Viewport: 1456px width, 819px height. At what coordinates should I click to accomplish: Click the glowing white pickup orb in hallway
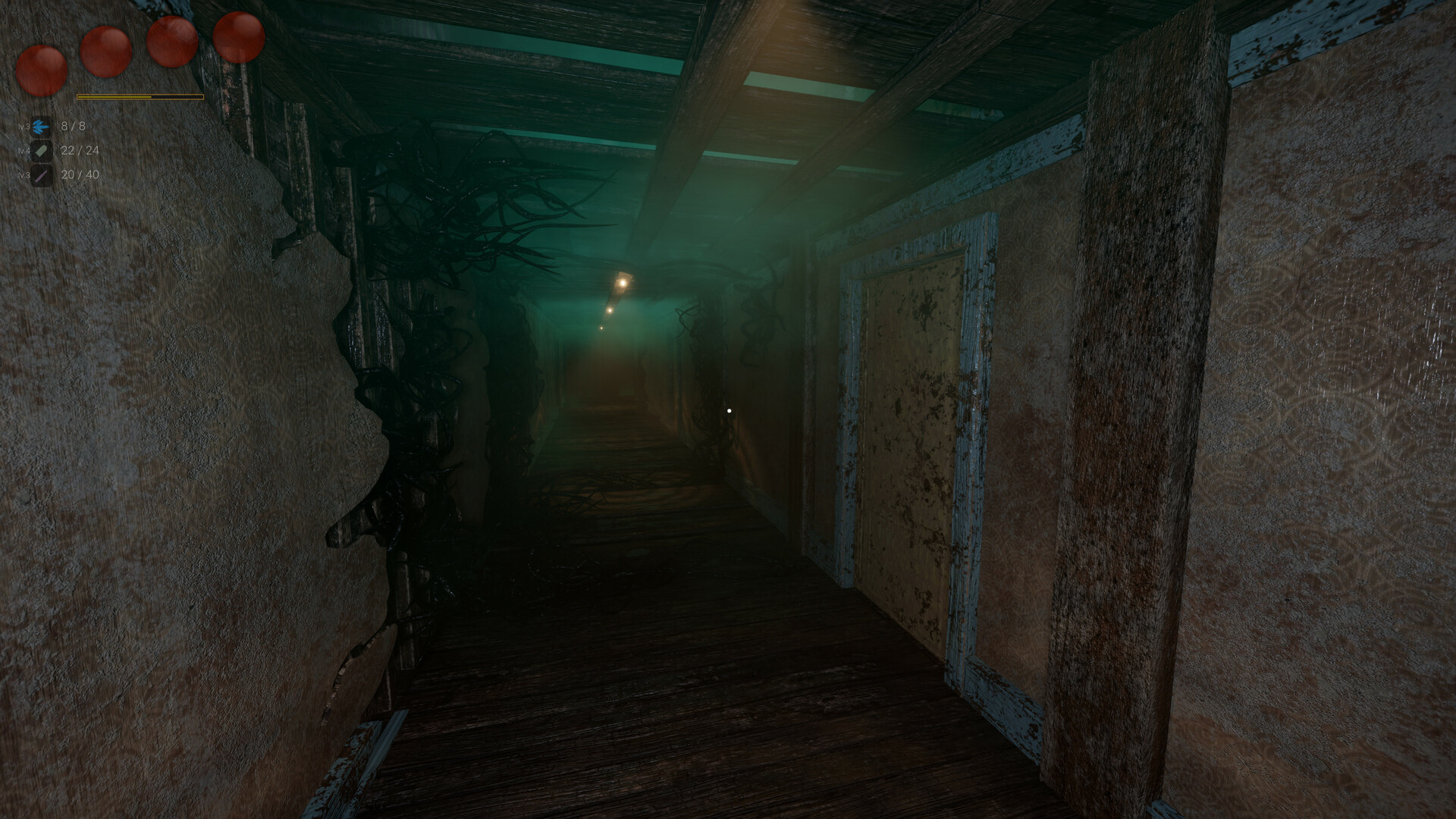729,409
